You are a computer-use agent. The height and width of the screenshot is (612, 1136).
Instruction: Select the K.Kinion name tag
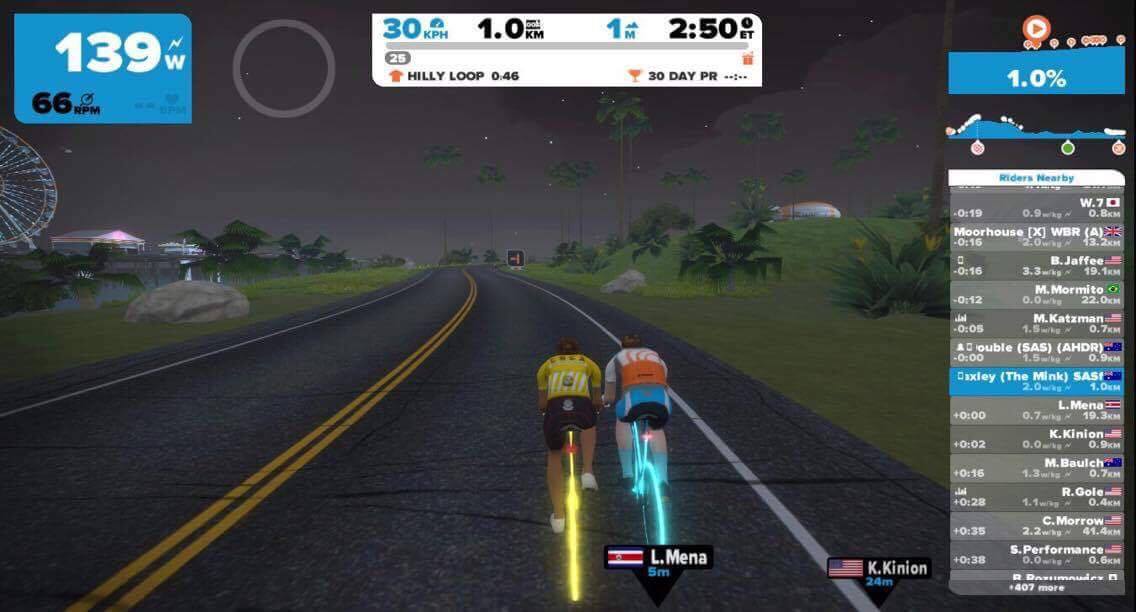[879, 572]
